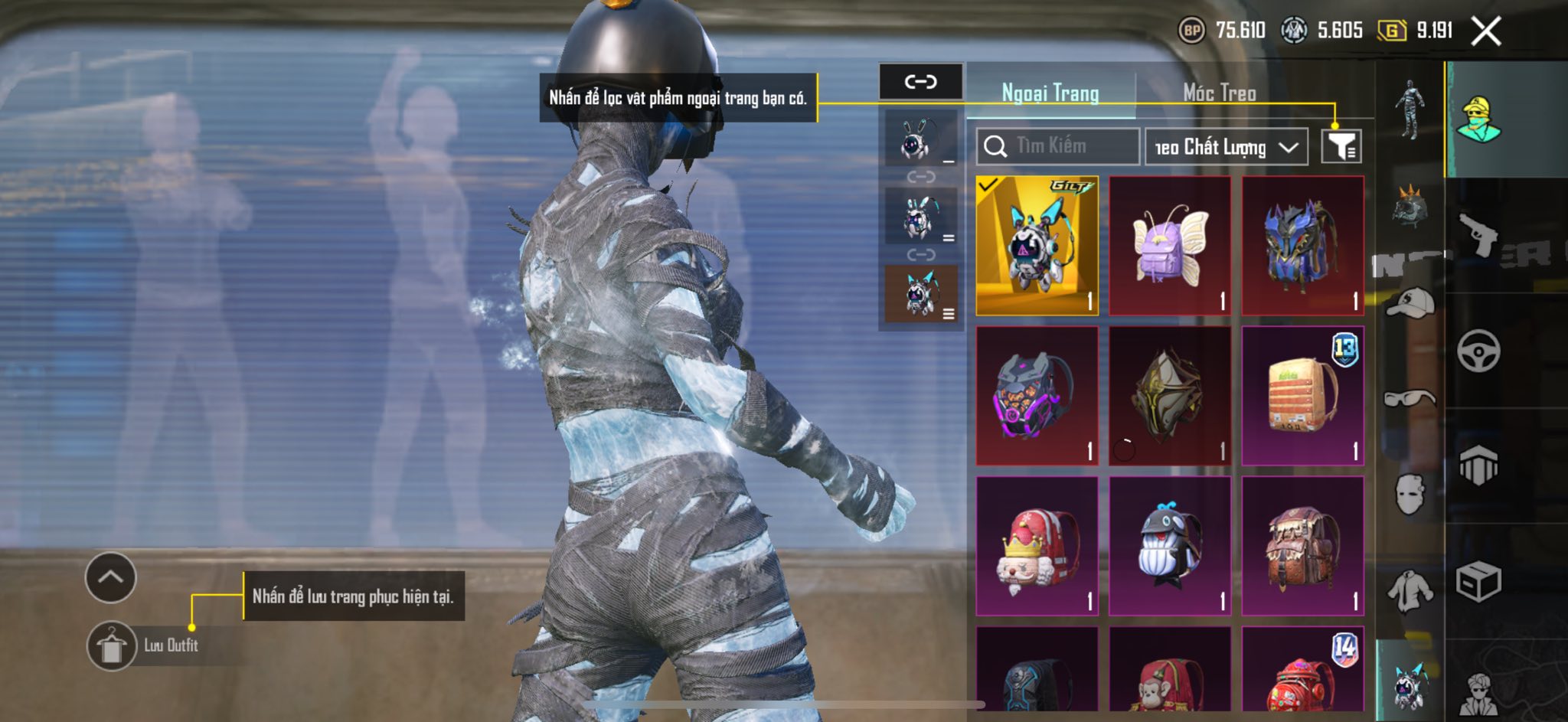Pick the brown leather rucksack

coord(1302,546)
